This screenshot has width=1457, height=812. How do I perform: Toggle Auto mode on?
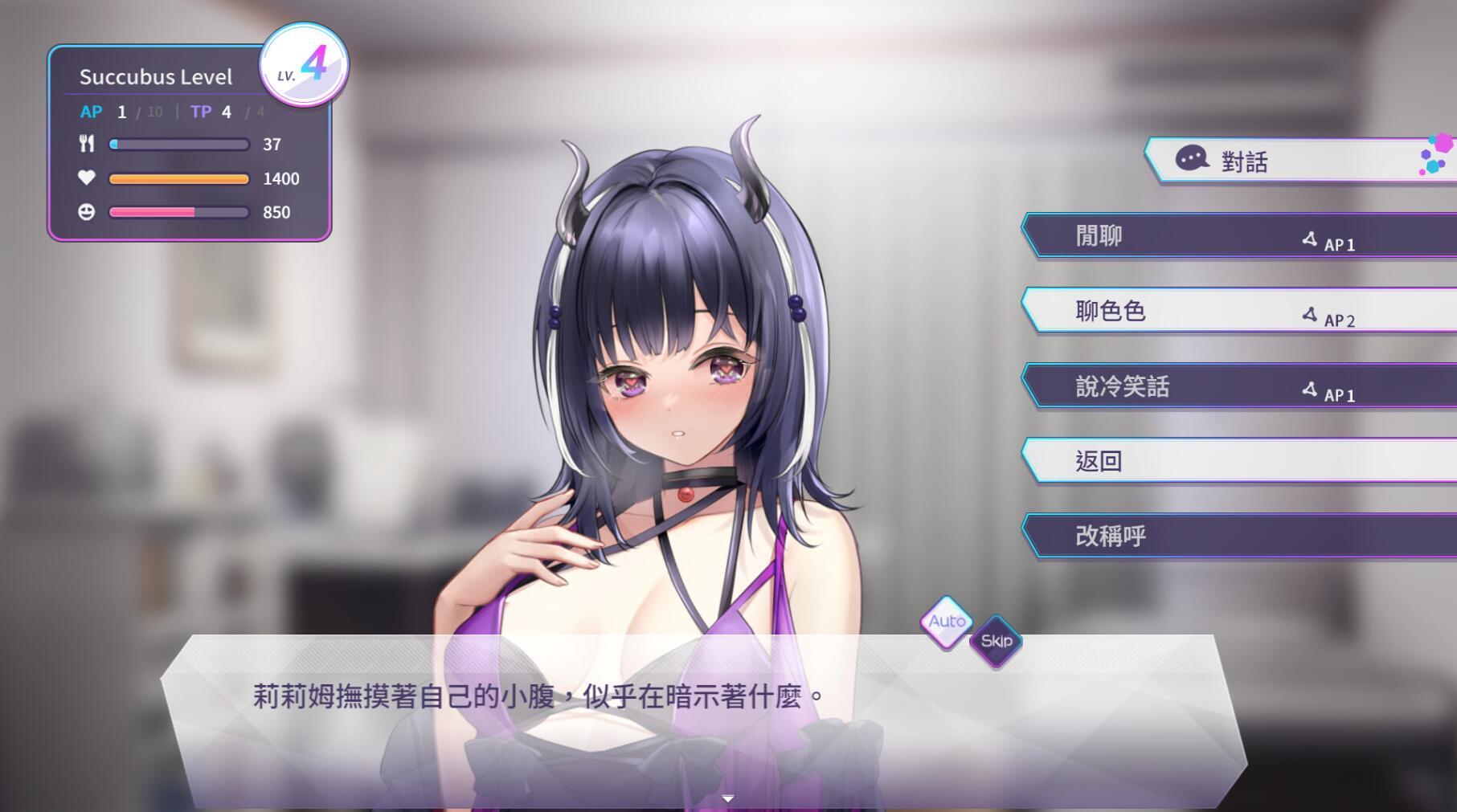(947, 621)
